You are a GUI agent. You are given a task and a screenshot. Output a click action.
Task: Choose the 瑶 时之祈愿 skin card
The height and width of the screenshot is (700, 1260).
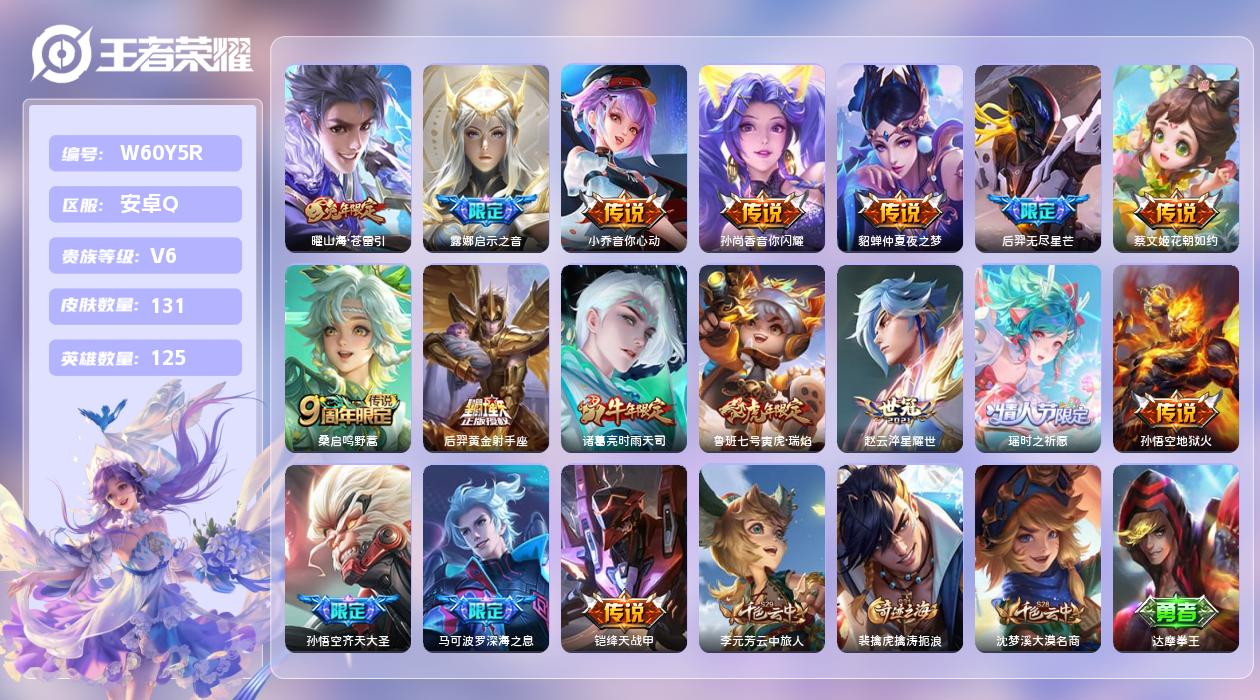tap(1038, 358)
